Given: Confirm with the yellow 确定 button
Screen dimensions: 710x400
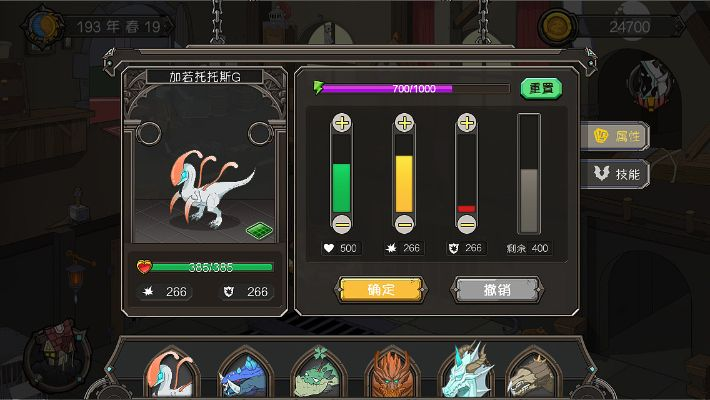Looking at the screenshot, I should point(381,290).
